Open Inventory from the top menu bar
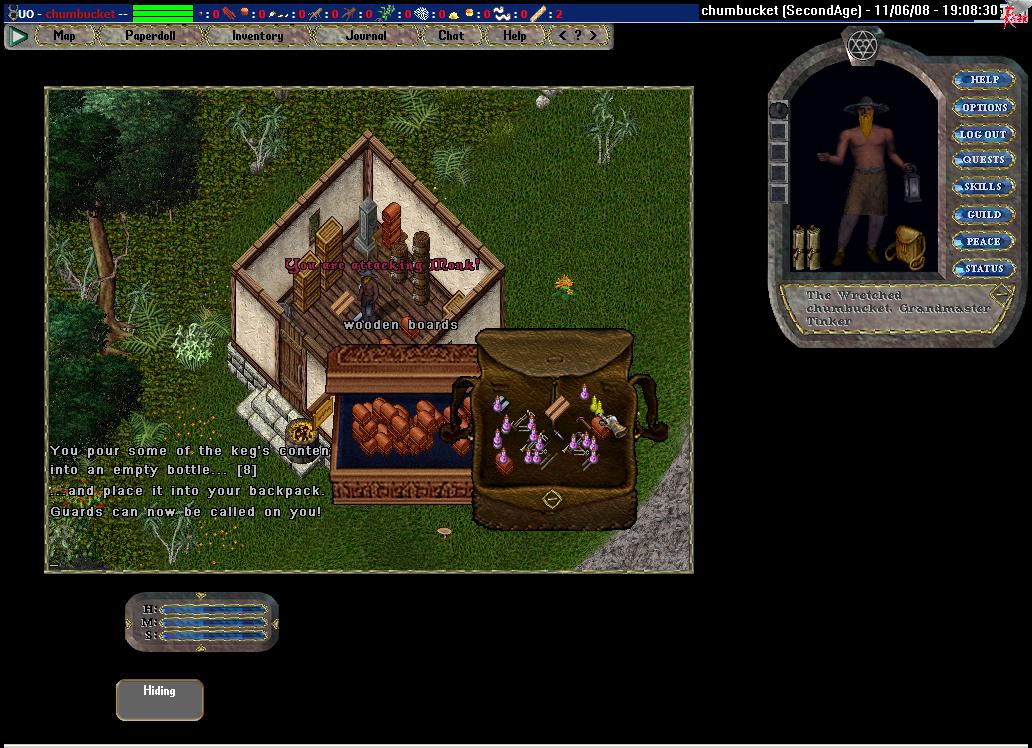This screenshot has height=748, width=1032. tap(257, 36)
